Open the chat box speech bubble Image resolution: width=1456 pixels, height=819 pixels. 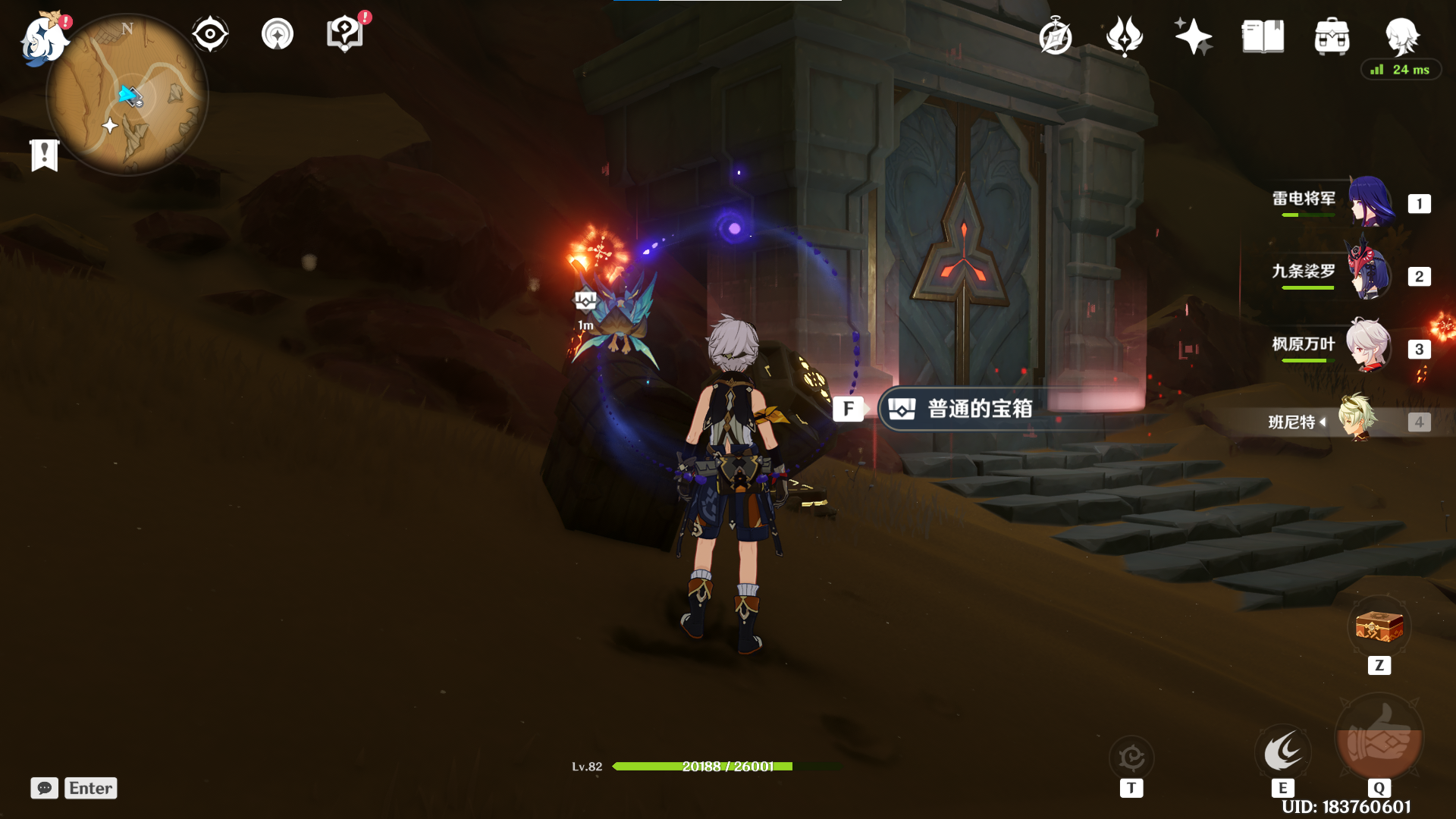[45, 788]
